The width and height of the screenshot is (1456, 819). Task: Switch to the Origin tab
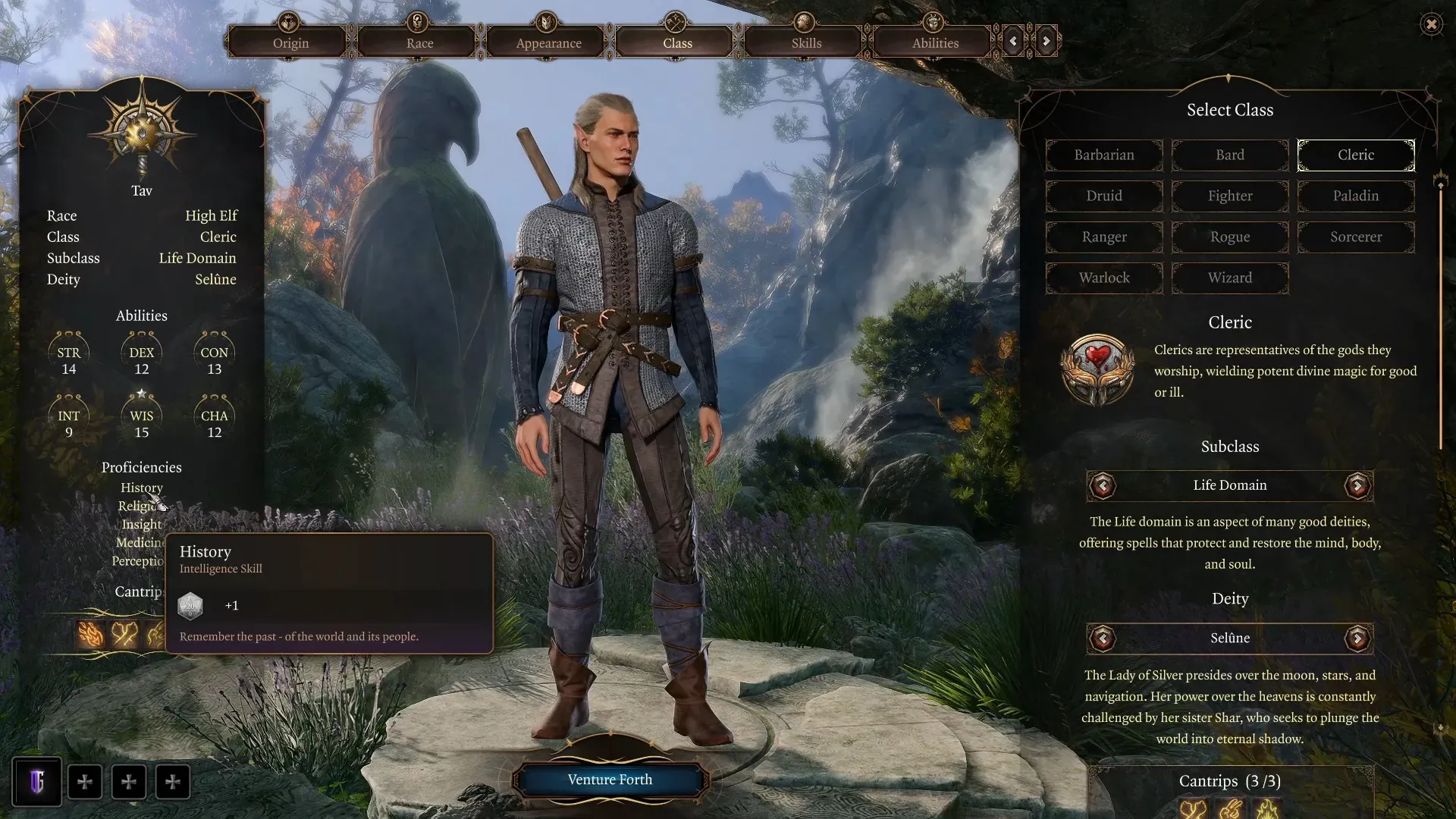(x=290, y=42)
